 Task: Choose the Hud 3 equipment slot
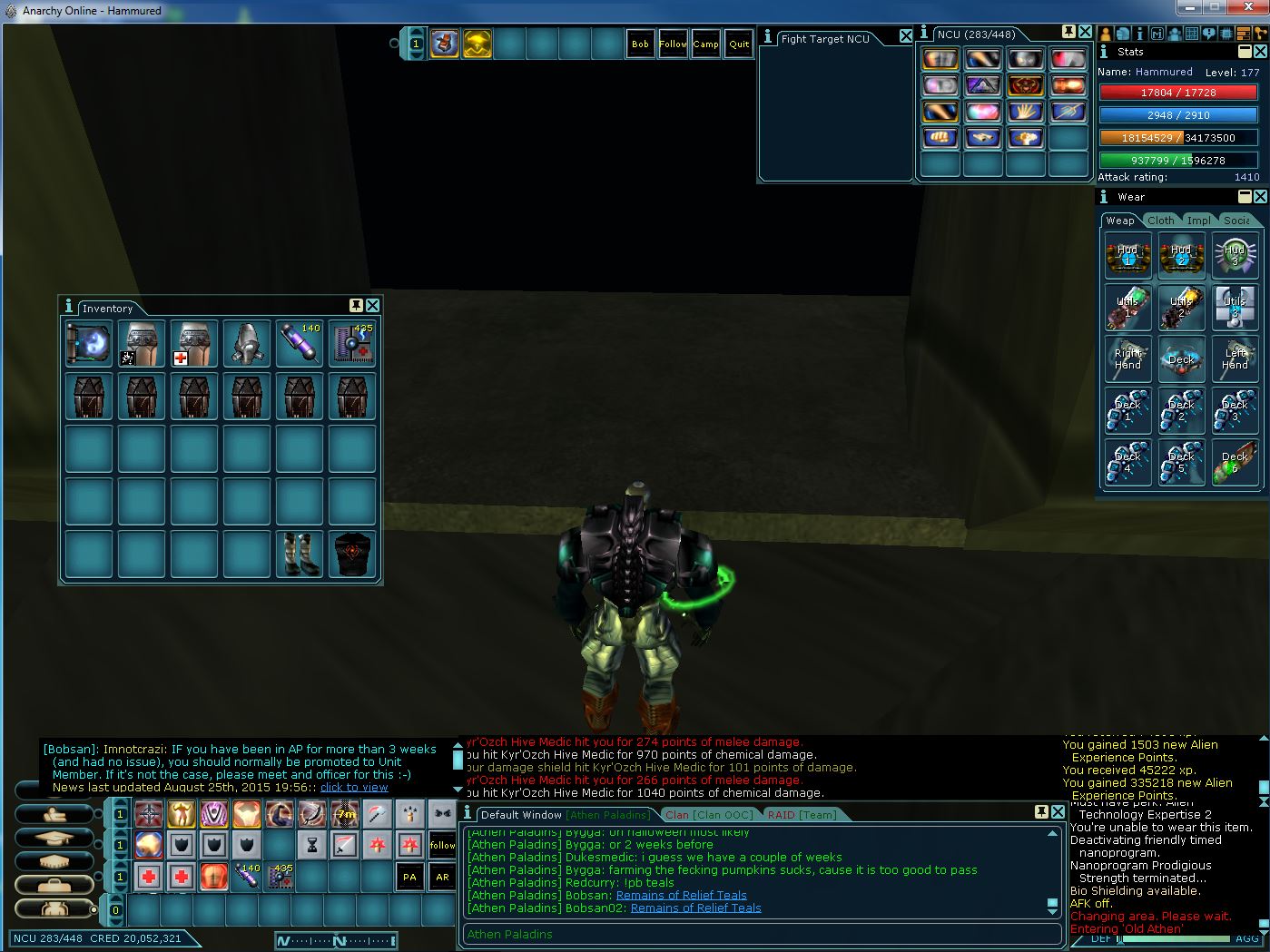(x=1235, y=255)
